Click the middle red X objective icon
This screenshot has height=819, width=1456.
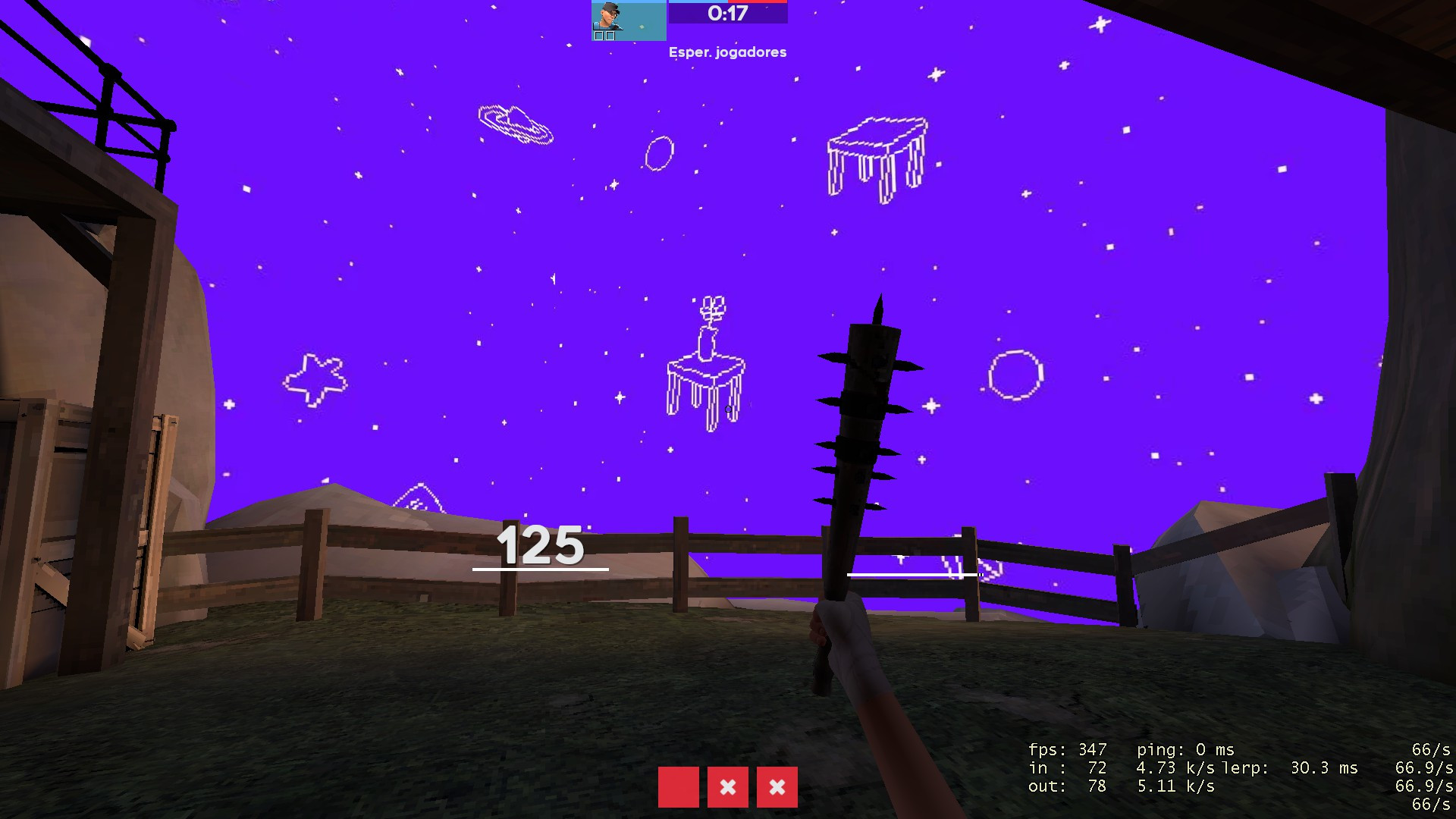point(728,788)
